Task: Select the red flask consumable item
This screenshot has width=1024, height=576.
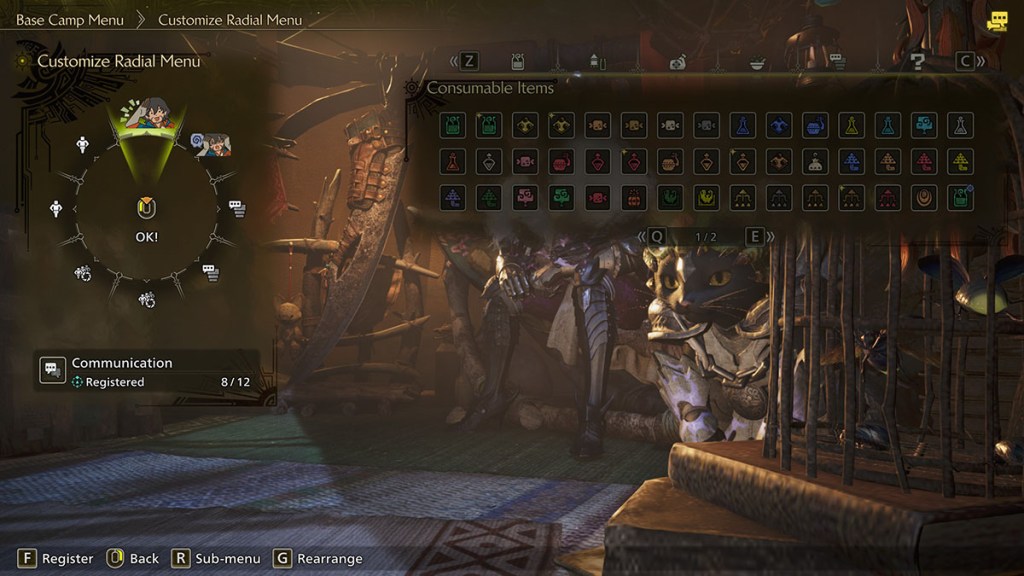Action: (x=453, y=161)
